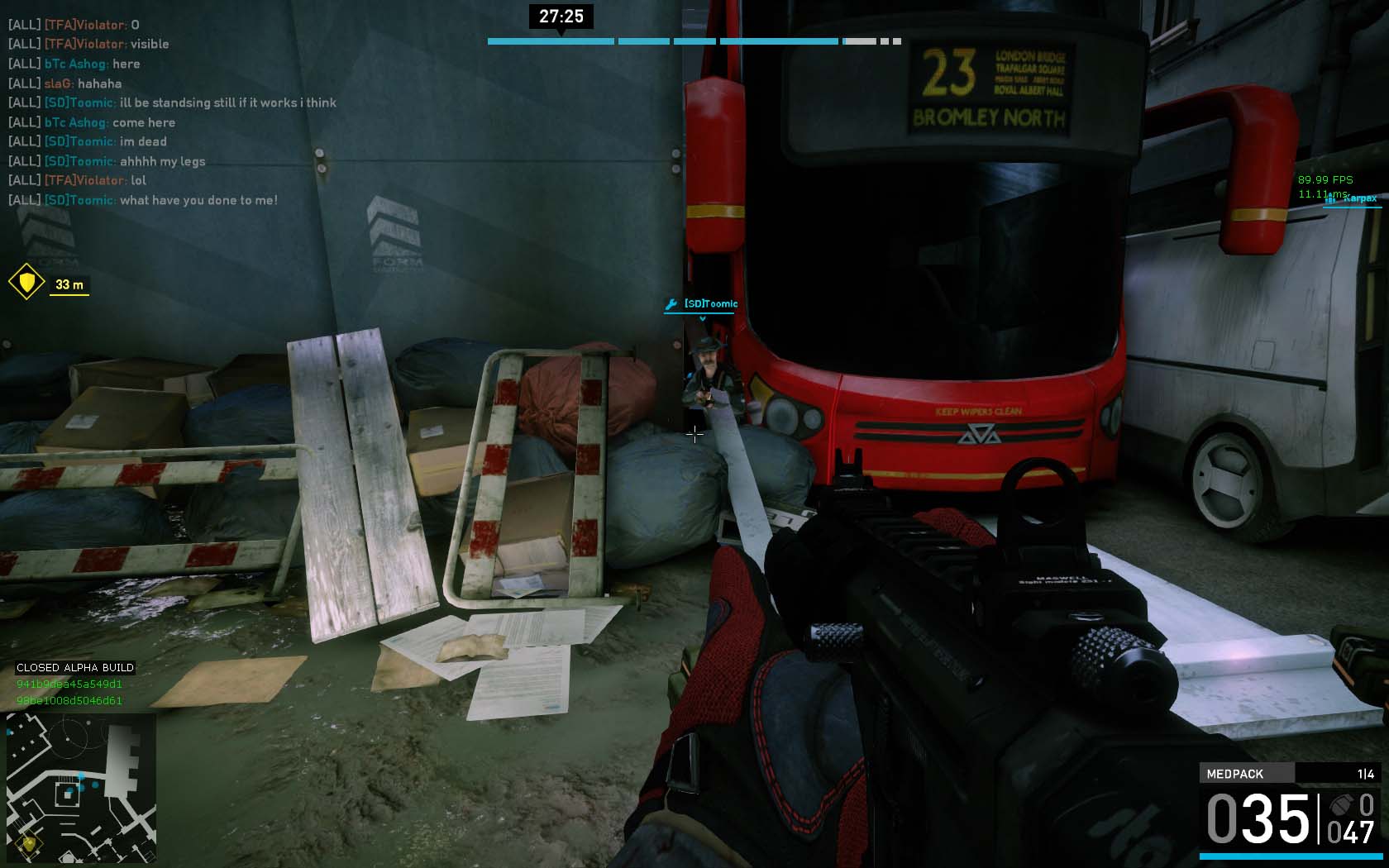The width and height of the screenshot is (1389, 868).
Task: Click the objective progress bar under the timer
Action: click(x=693, y=41)
